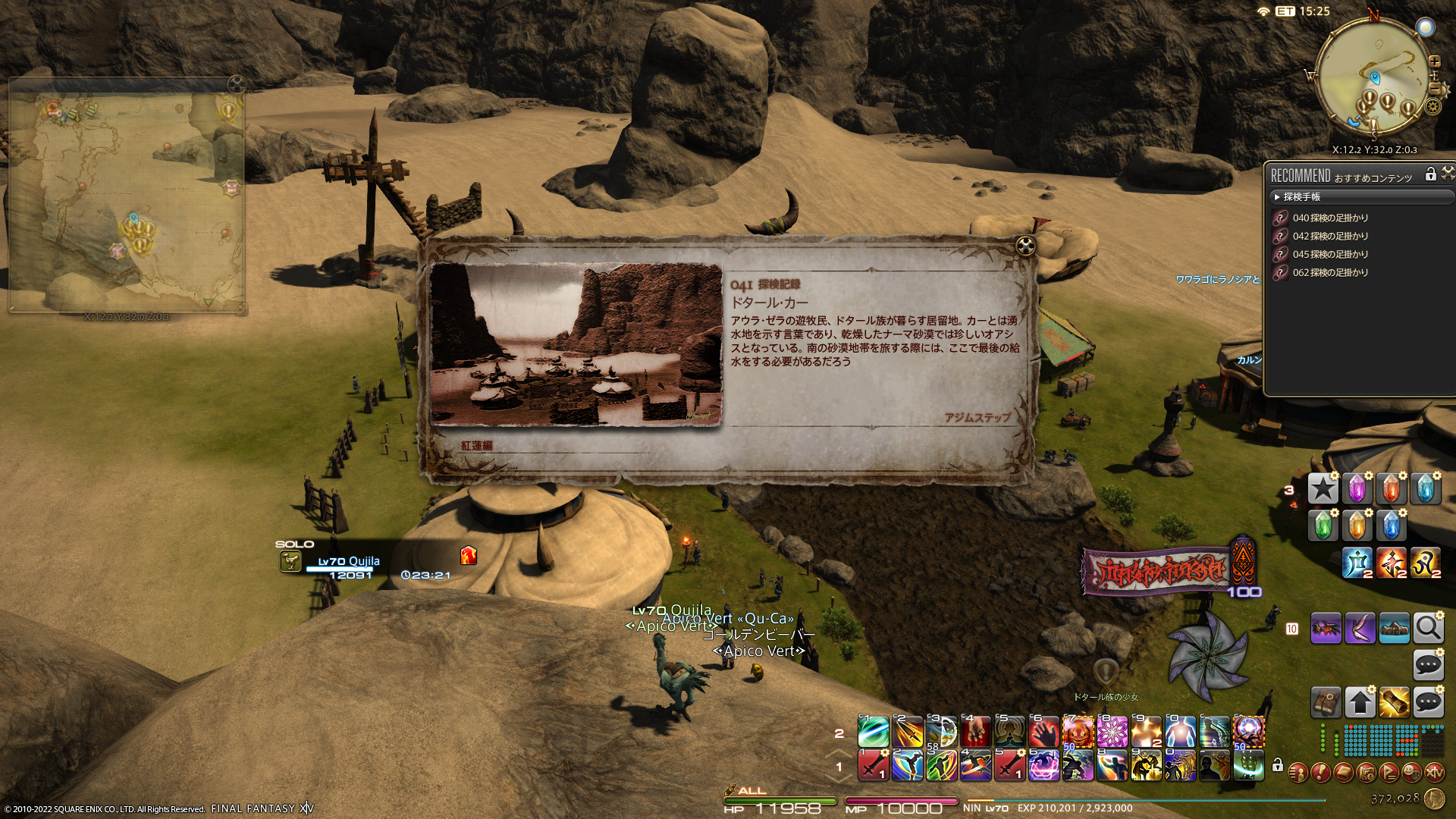This screenshot has height=819, width=1456.
Task: Close the 041 sightseeing log entry window
Action: (1025, 245)
